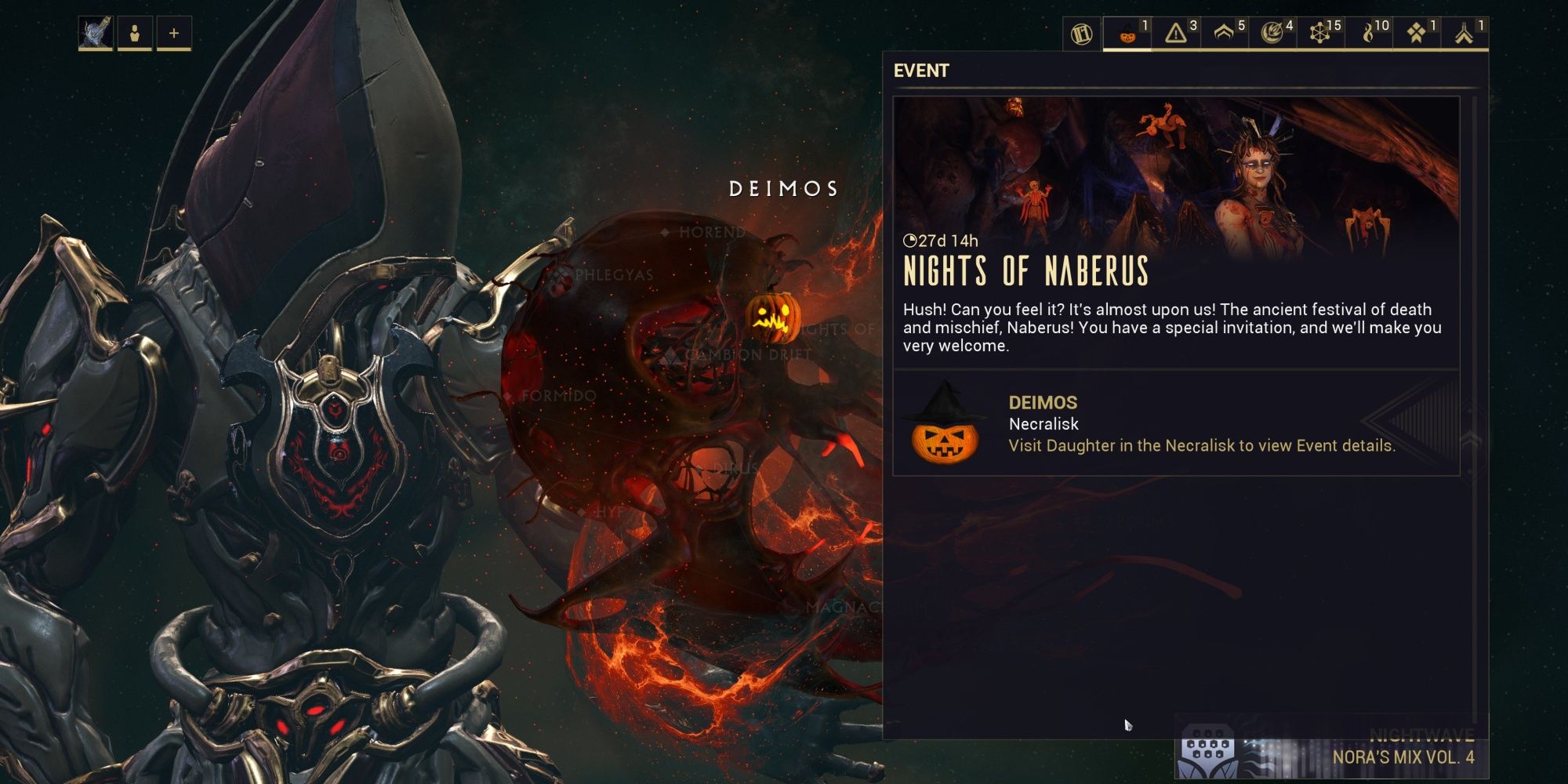The height and width of the screenshot is (784, 1568).
Task: Open the Syndicates crescent icon showing 4
Action: pos(1271,34)
